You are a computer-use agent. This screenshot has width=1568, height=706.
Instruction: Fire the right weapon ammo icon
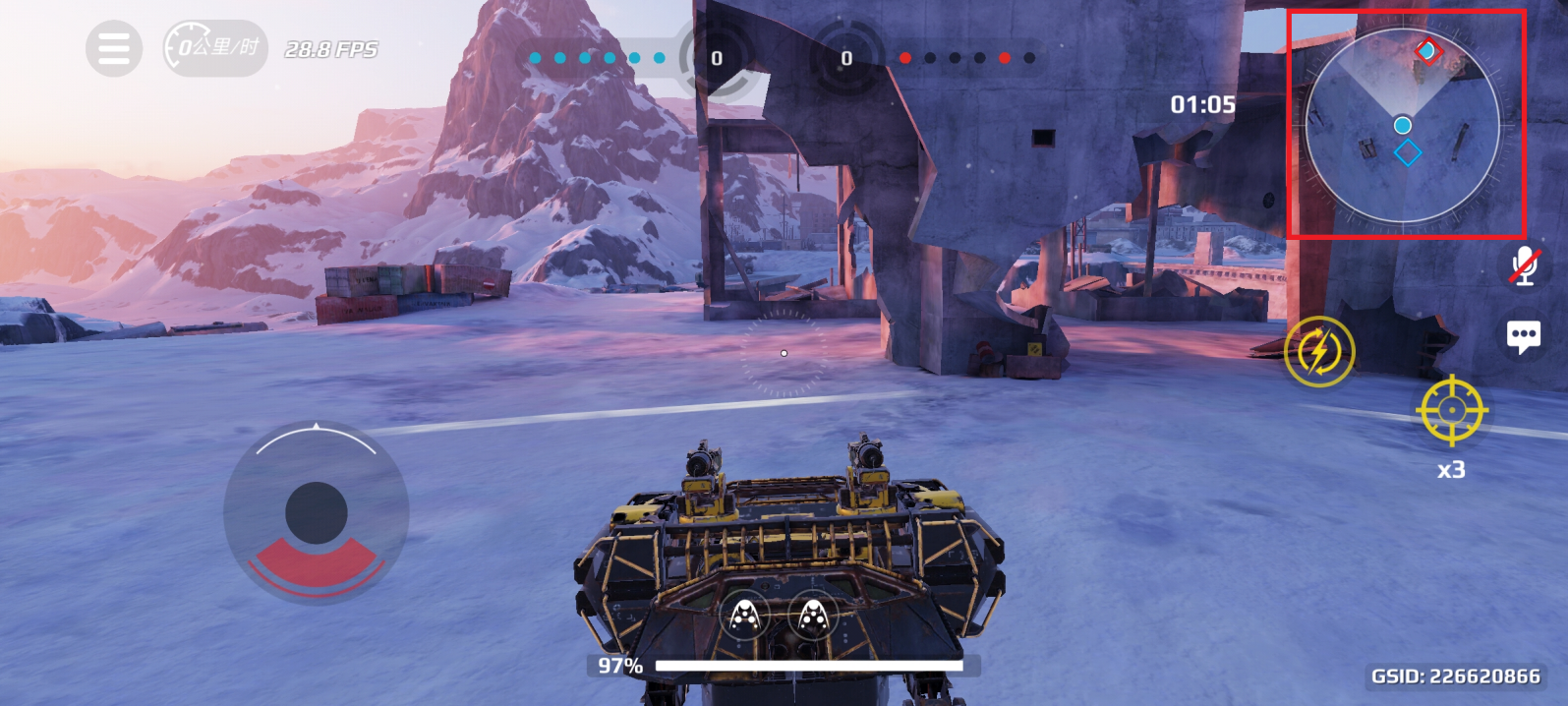pyautogui.click(x=812, y=618)
